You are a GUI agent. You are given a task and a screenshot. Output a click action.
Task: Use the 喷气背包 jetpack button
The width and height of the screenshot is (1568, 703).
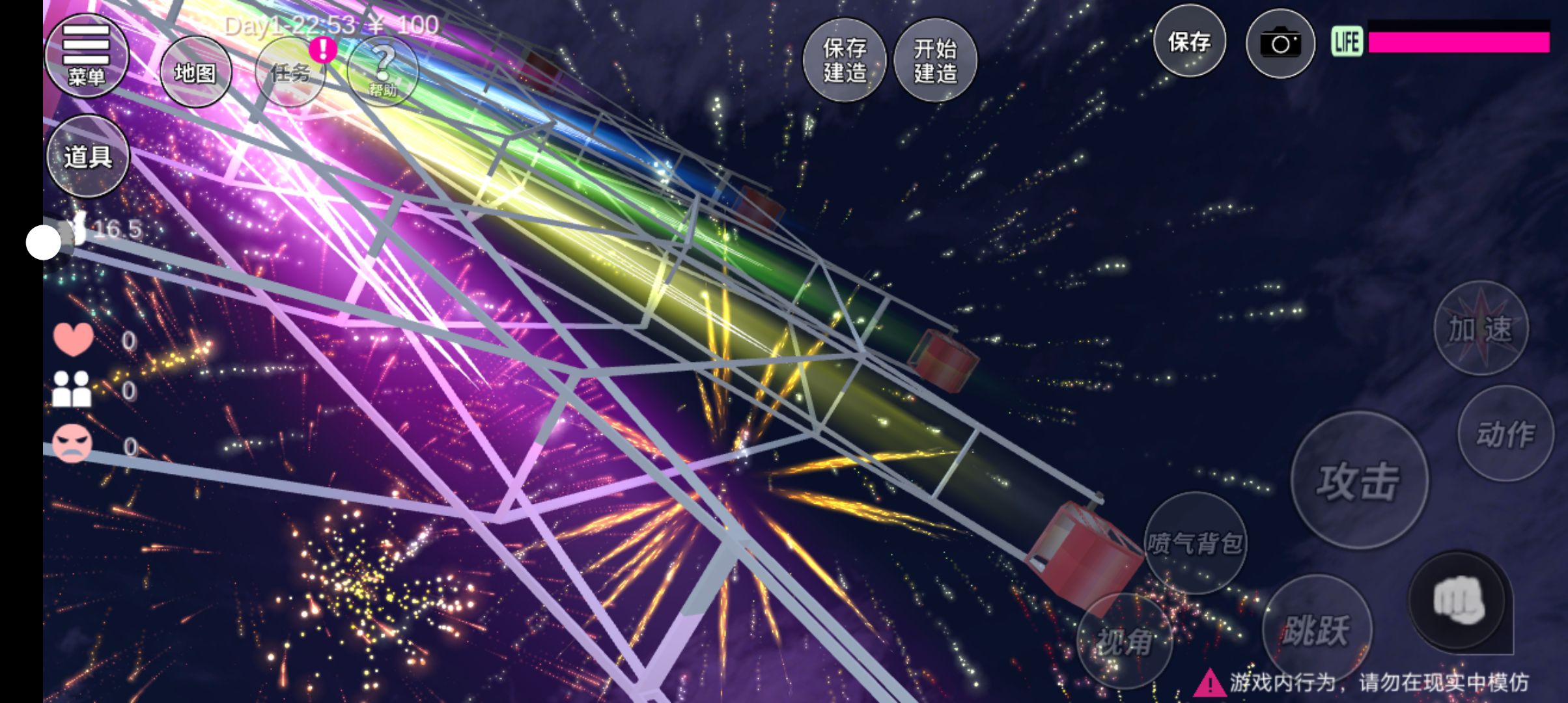click(x=1195, y=543)
